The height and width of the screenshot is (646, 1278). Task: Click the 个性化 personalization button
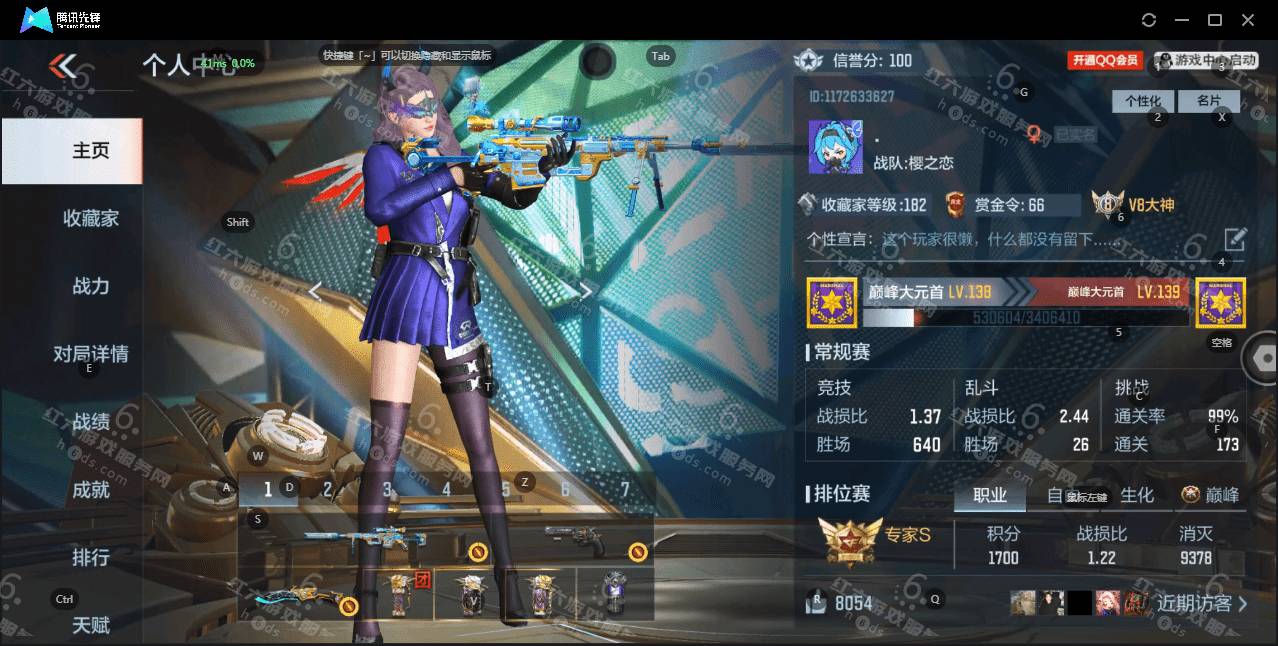(1142, 101)
